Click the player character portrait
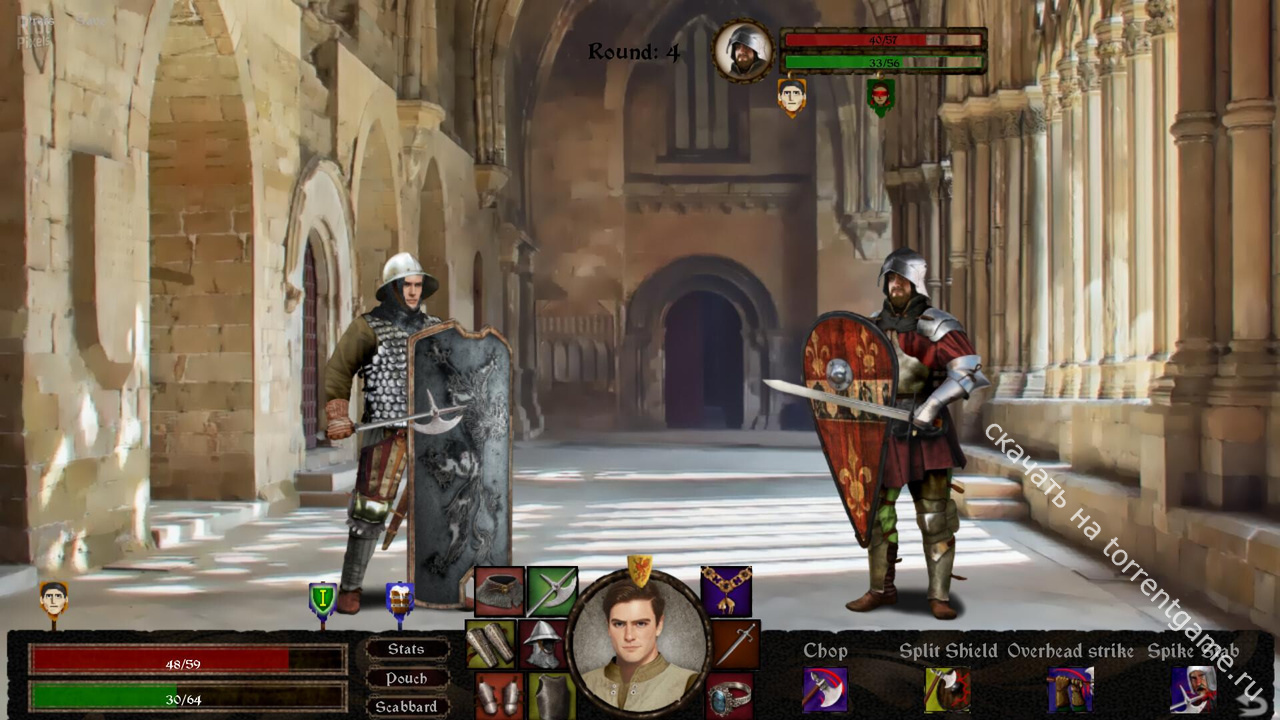Screen dimensions: 1280x720 coord(639,645)
